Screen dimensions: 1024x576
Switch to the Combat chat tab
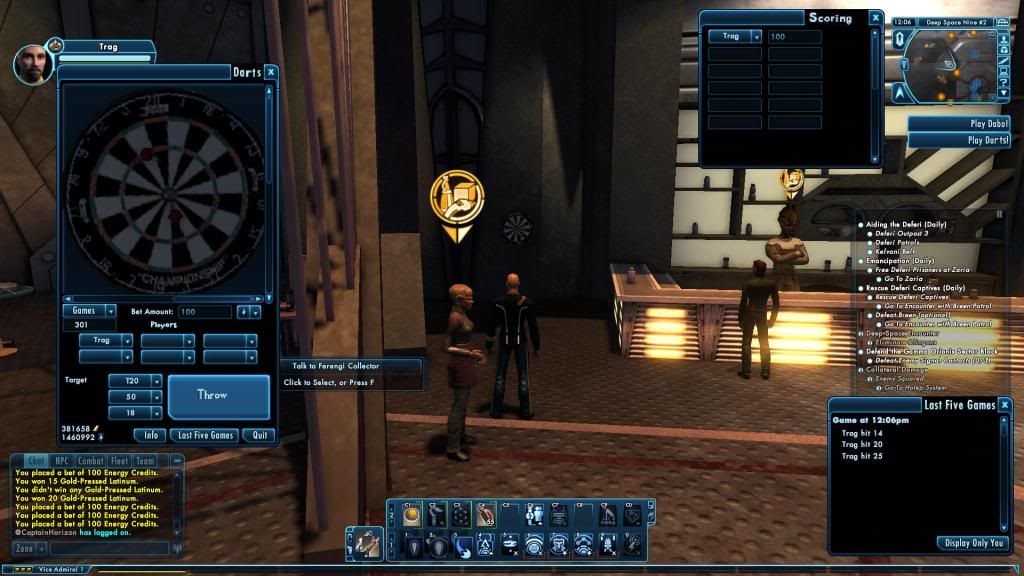91,461
